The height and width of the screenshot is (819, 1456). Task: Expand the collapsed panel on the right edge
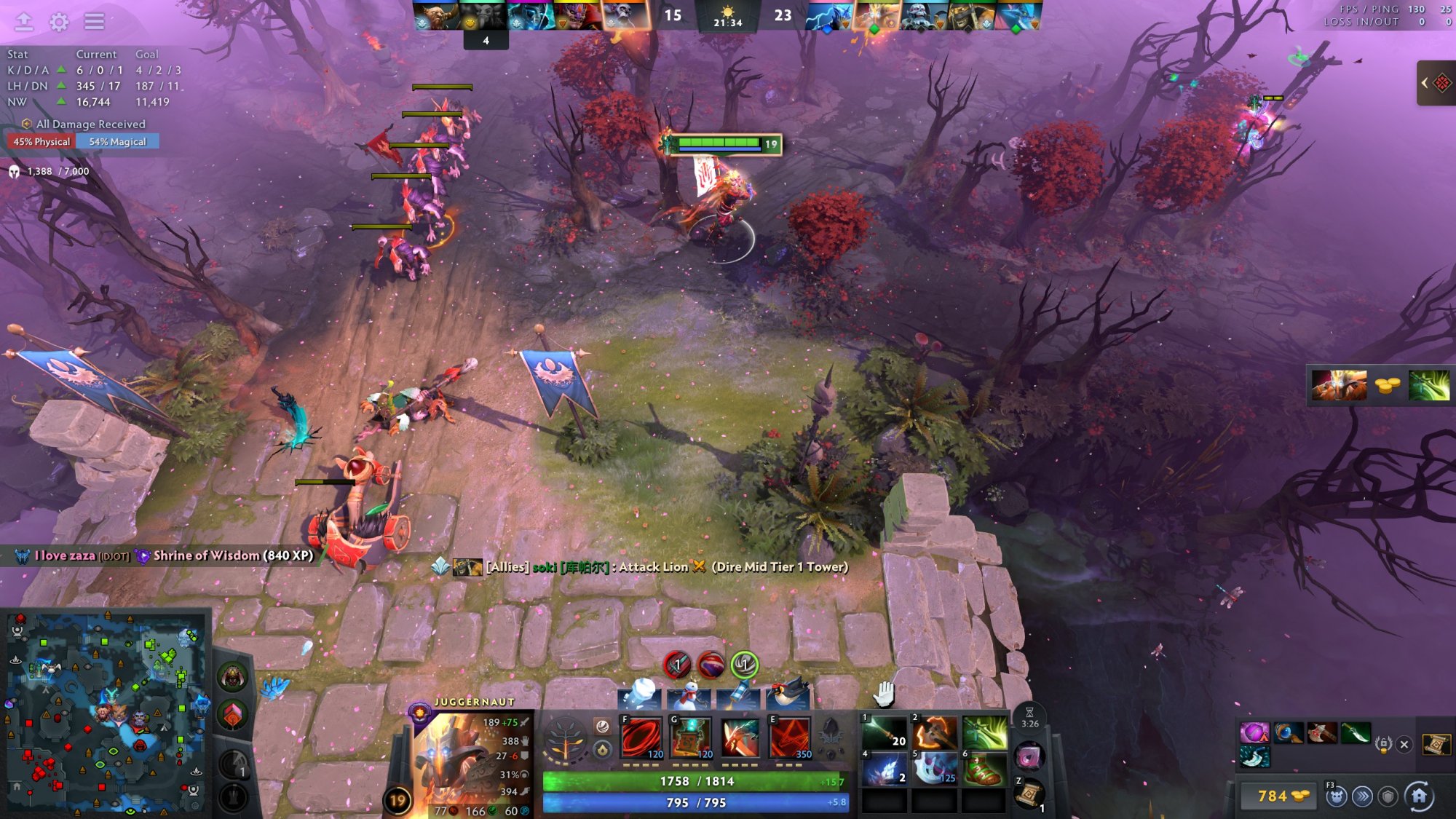(1435, 83)
